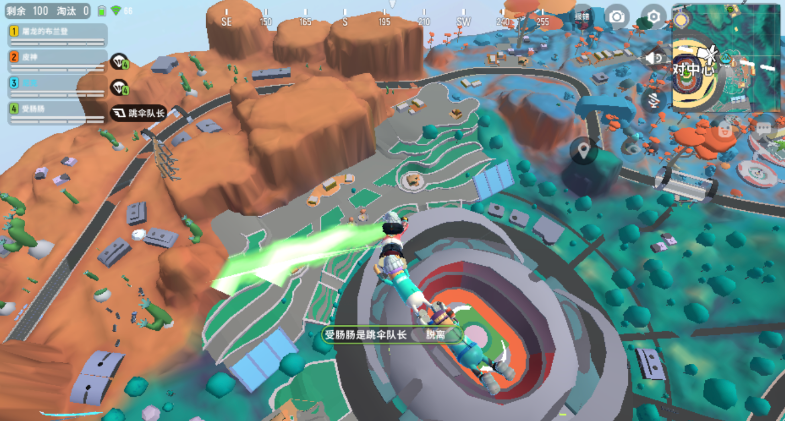Image resolution: width=785 pixels, height=421 pixels.
Task: Select teammate 2 row in squad list
Action: coord(58,59)
